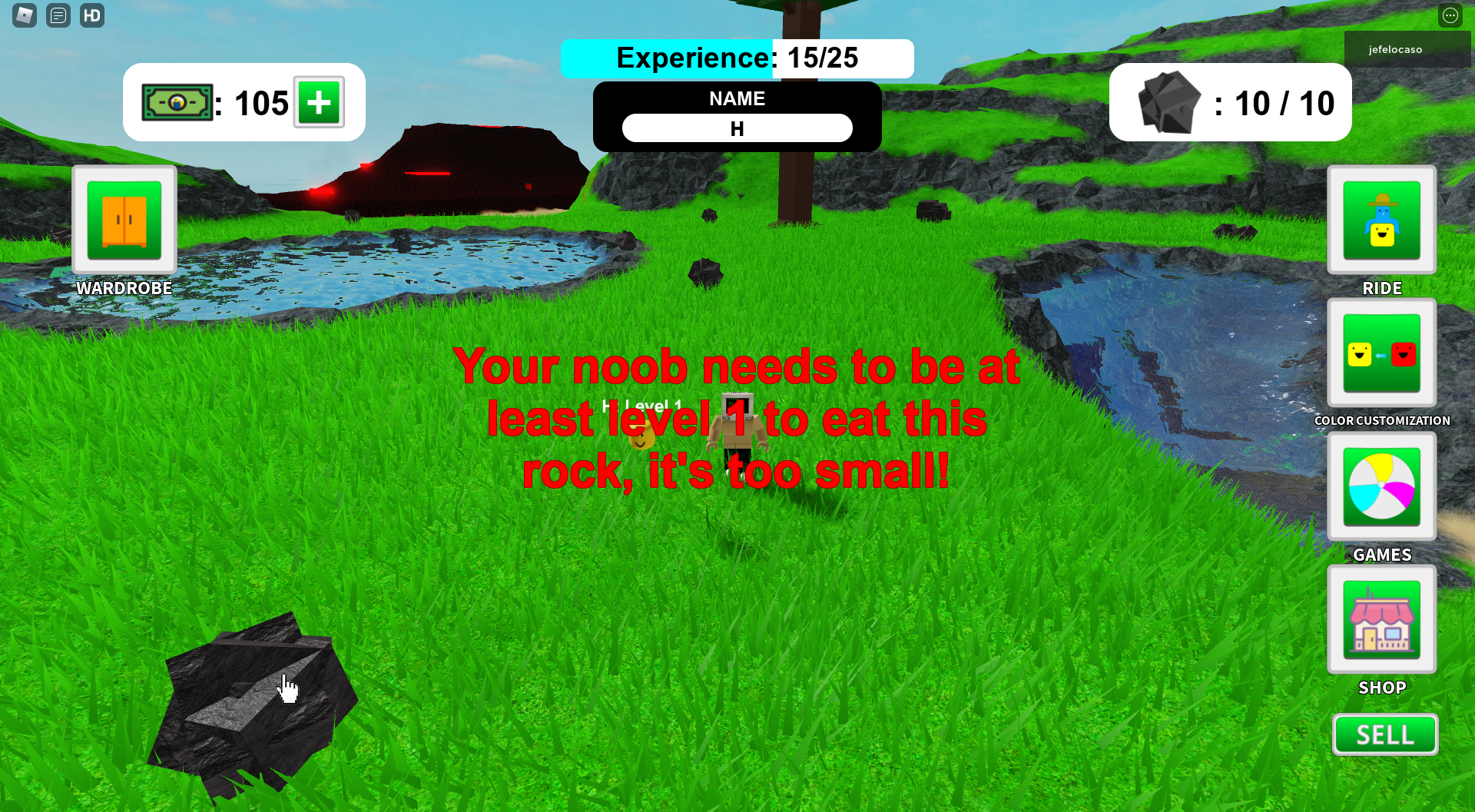The height and width of the screenshot is (812, 1475).
Task: Open the Shop storefront icon
Action: pos(1381,620)
